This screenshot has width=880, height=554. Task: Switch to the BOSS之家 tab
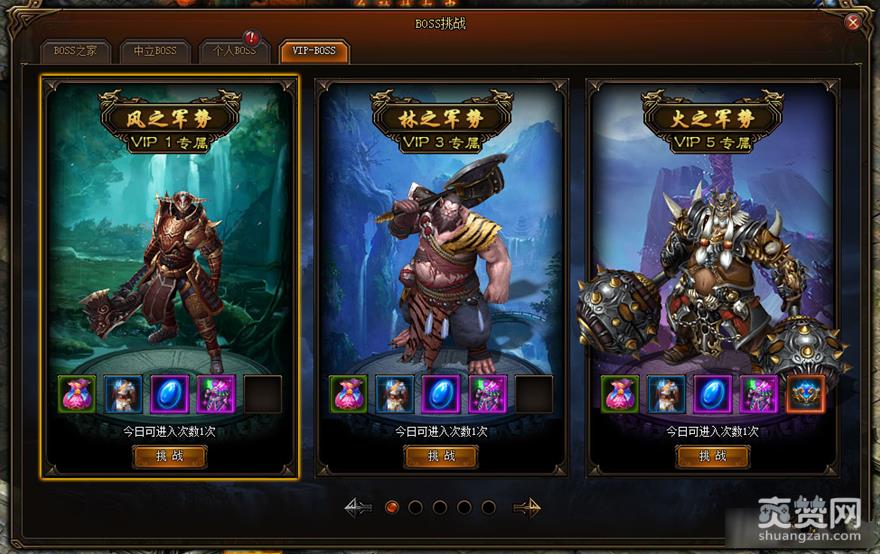[x=75, y=51]
